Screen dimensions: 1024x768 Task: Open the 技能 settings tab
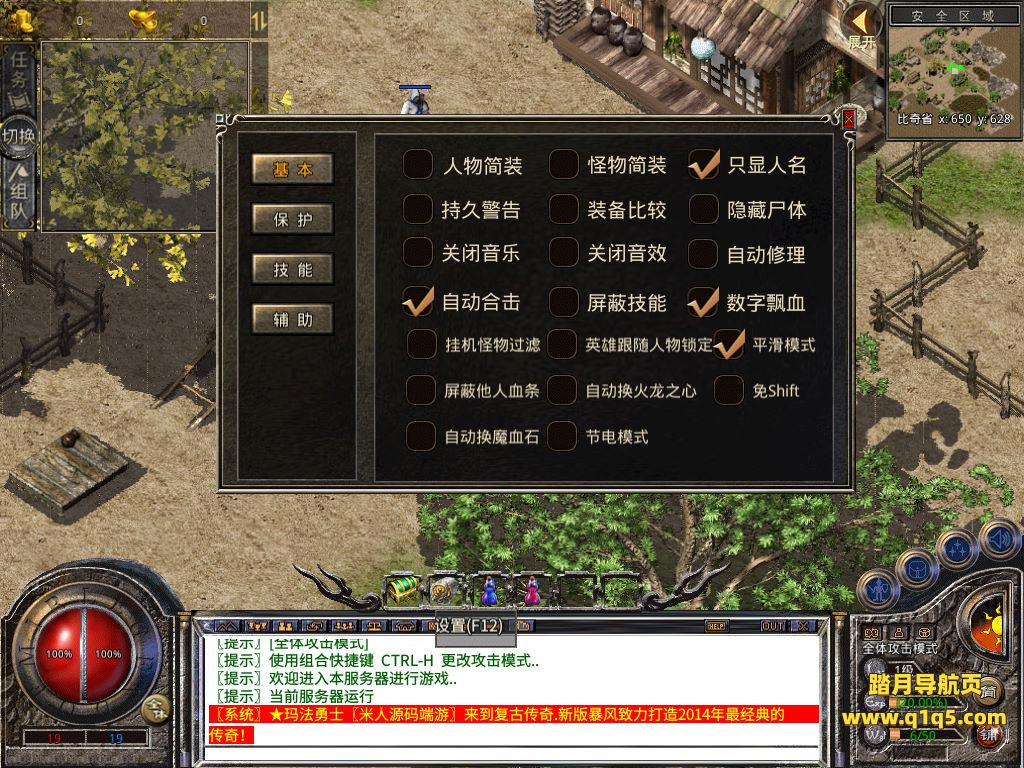(x=291, y=269)
